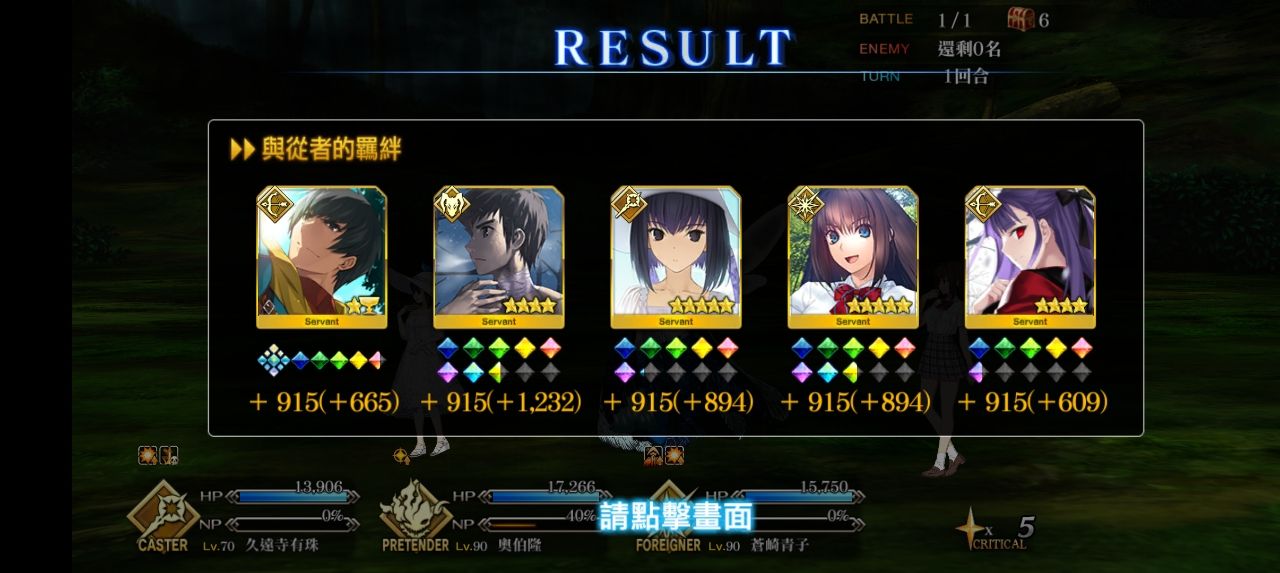
Task: Select the white-hat girl servant card
Action: (x=675, y=257)
